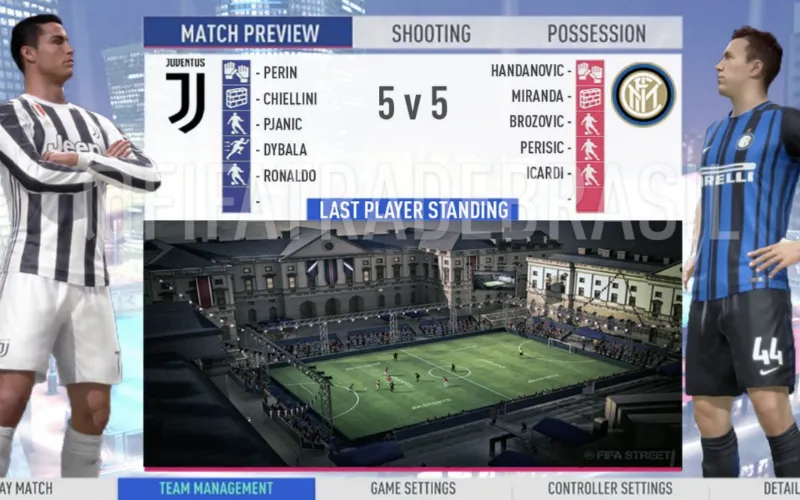The width and height of the screenshot is (800, 500).
Task: Go to Controller Settings
Action: click(609, 488)
